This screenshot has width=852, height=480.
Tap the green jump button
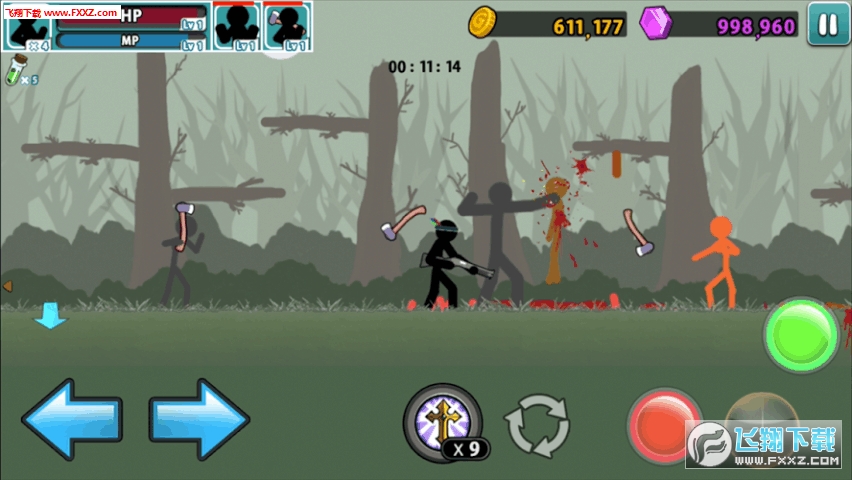click(800, 335)
